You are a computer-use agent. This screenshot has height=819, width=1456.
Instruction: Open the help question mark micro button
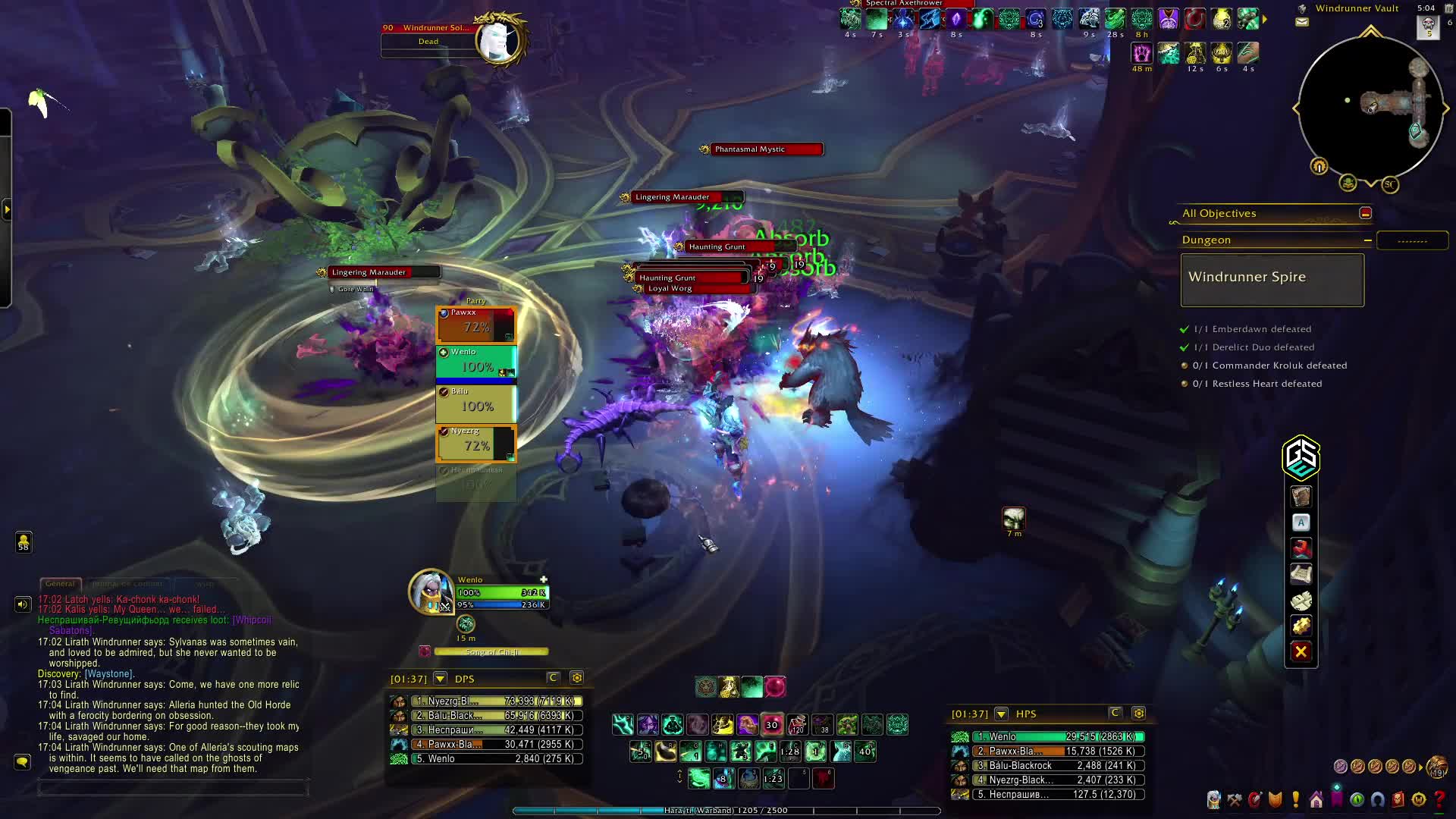pyautogui.click(x=1439, y=800)
